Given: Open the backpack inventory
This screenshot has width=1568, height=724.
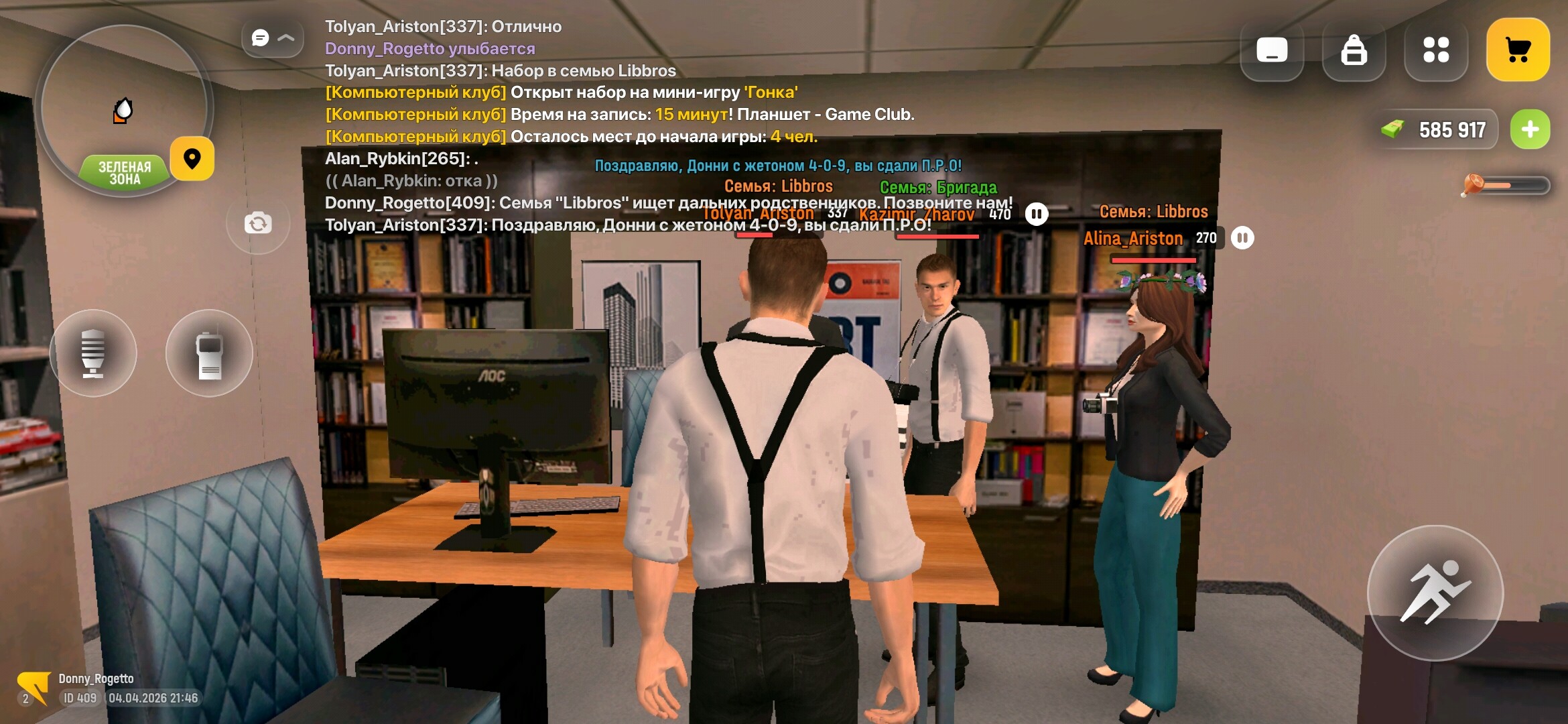Looking at the screenshot, I should click(1354, 50).
